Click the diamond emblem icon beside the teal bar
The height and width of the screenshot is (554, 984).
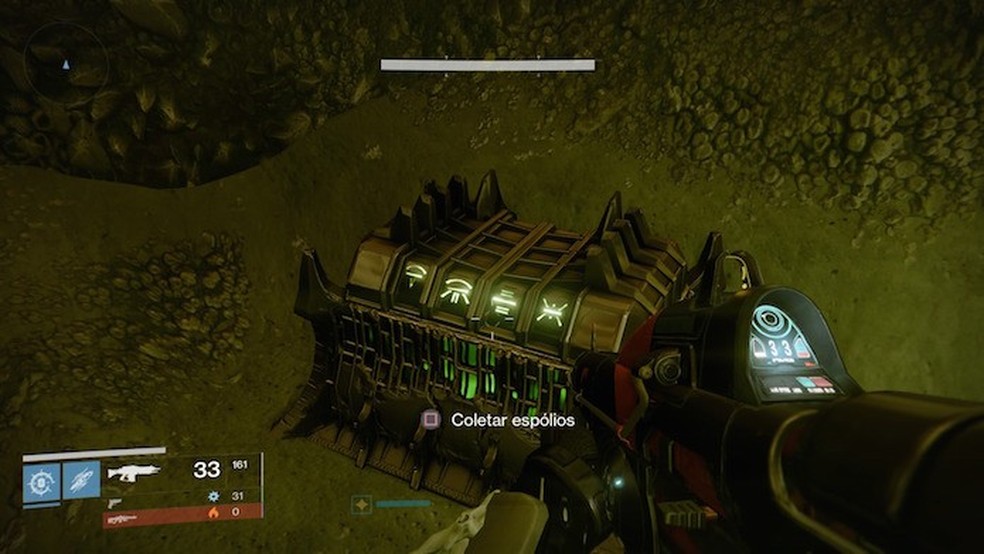[x=361, y=506]
